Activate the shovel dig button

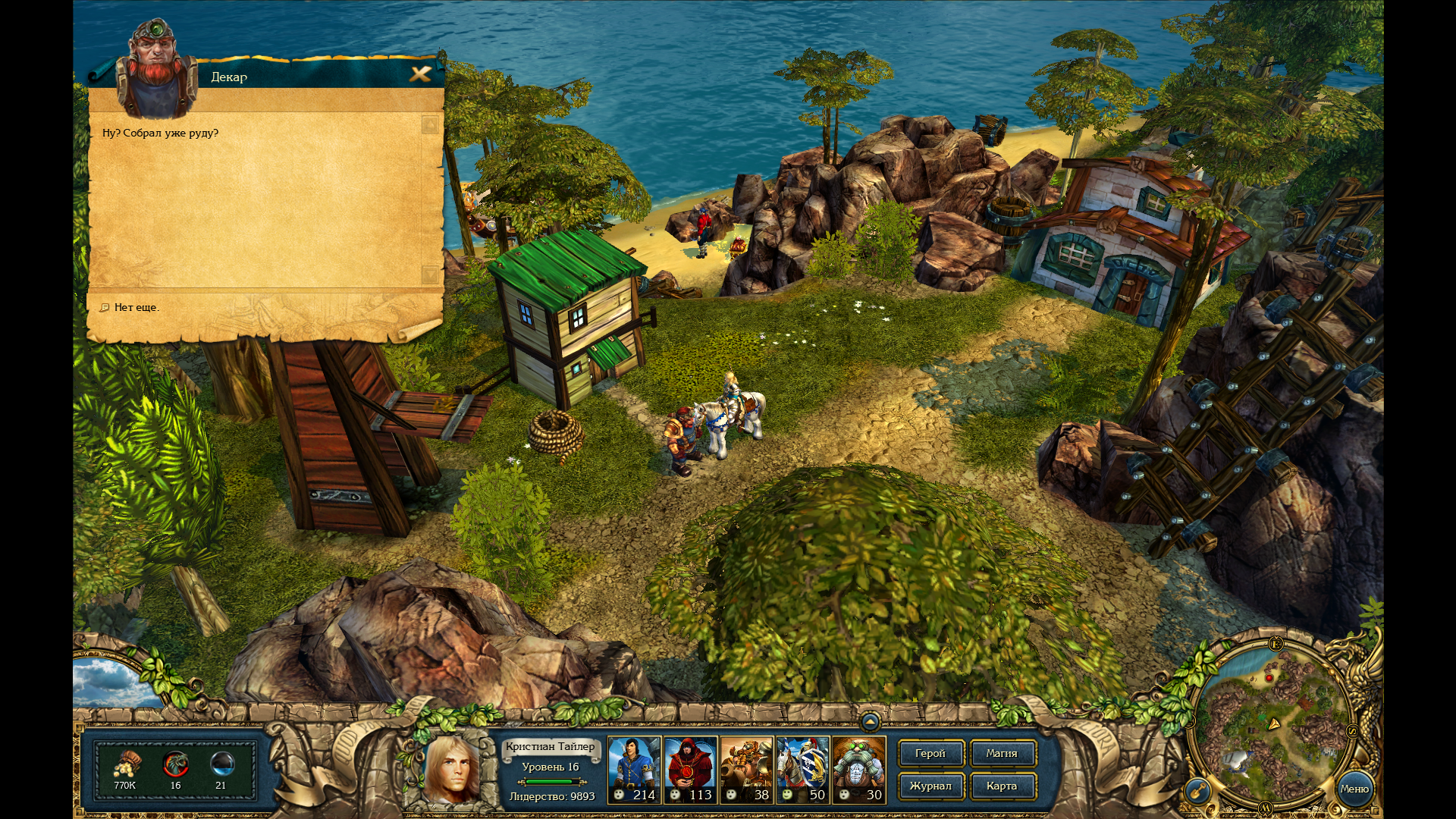pos(1197,792)
